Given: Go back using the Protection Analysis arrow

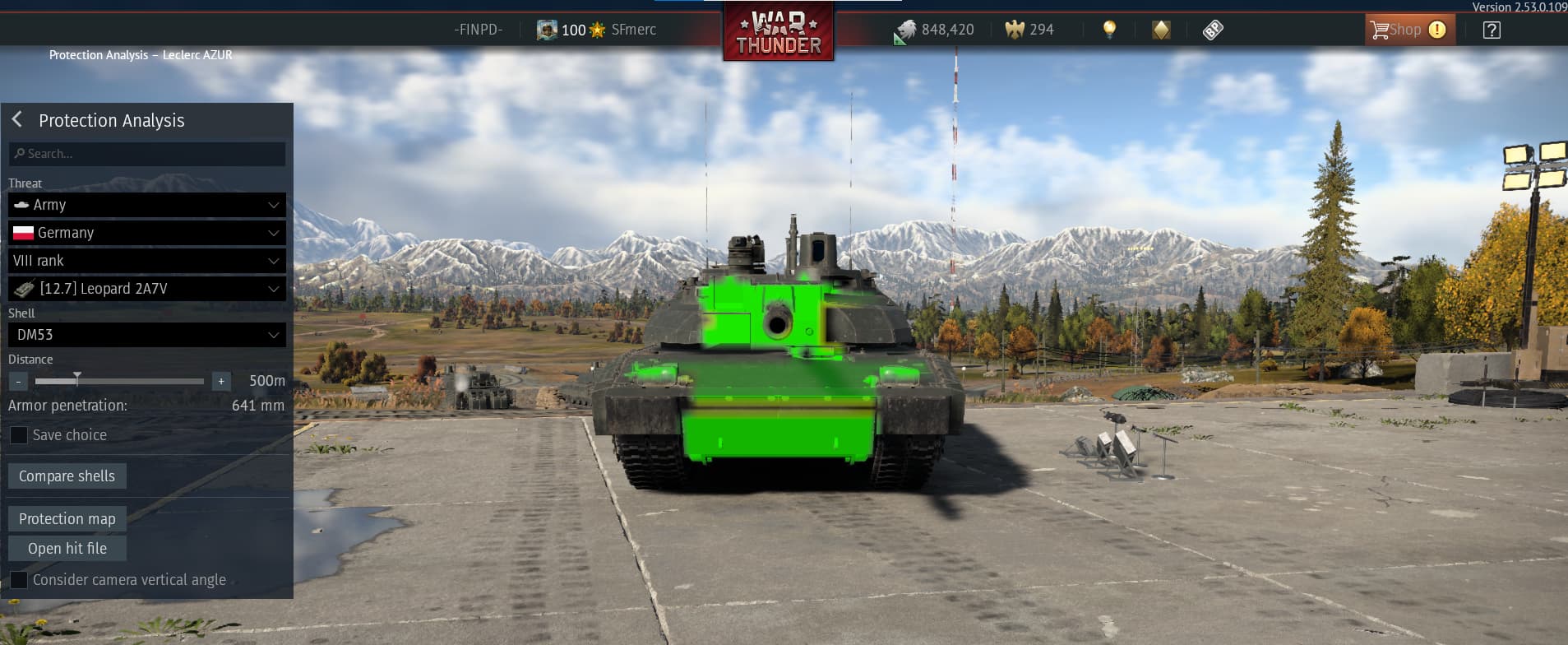Looking at the screenshot, I should (17, 120).
